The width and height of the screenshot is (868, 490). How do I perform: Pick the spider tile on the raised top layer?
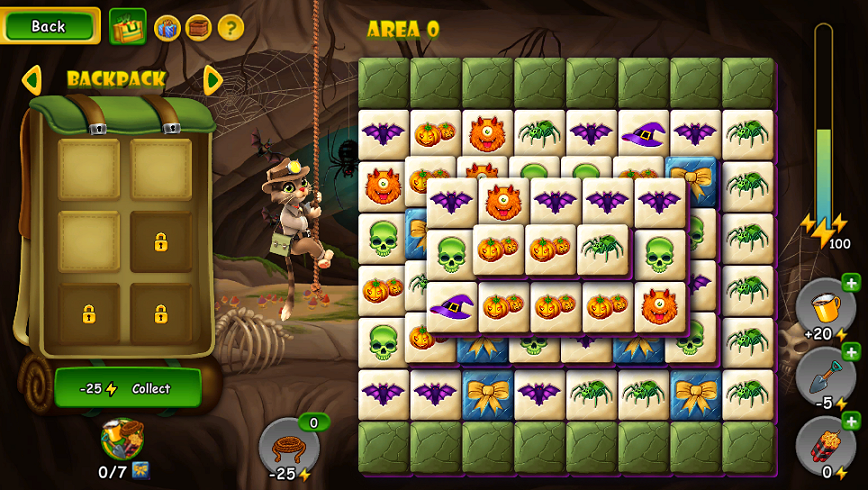point(604,248)
